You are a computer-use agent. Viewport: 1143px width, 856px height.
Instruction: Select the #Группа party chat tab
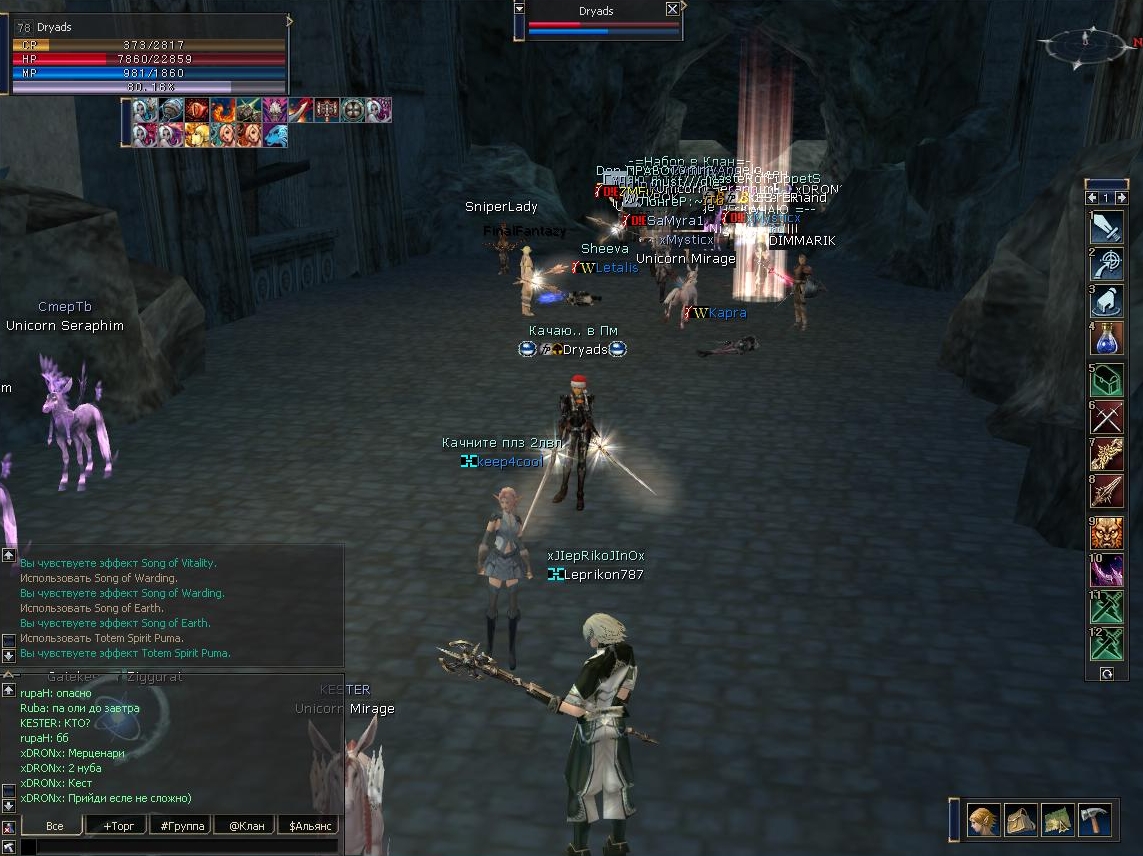point(180,826)
